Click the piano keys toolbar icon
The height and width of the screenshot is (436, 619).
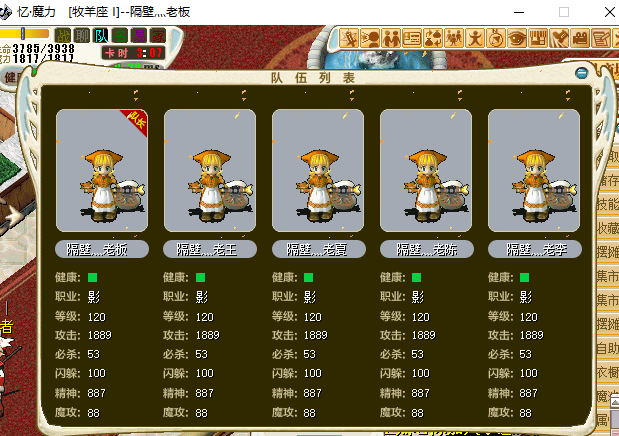[538, 38]
